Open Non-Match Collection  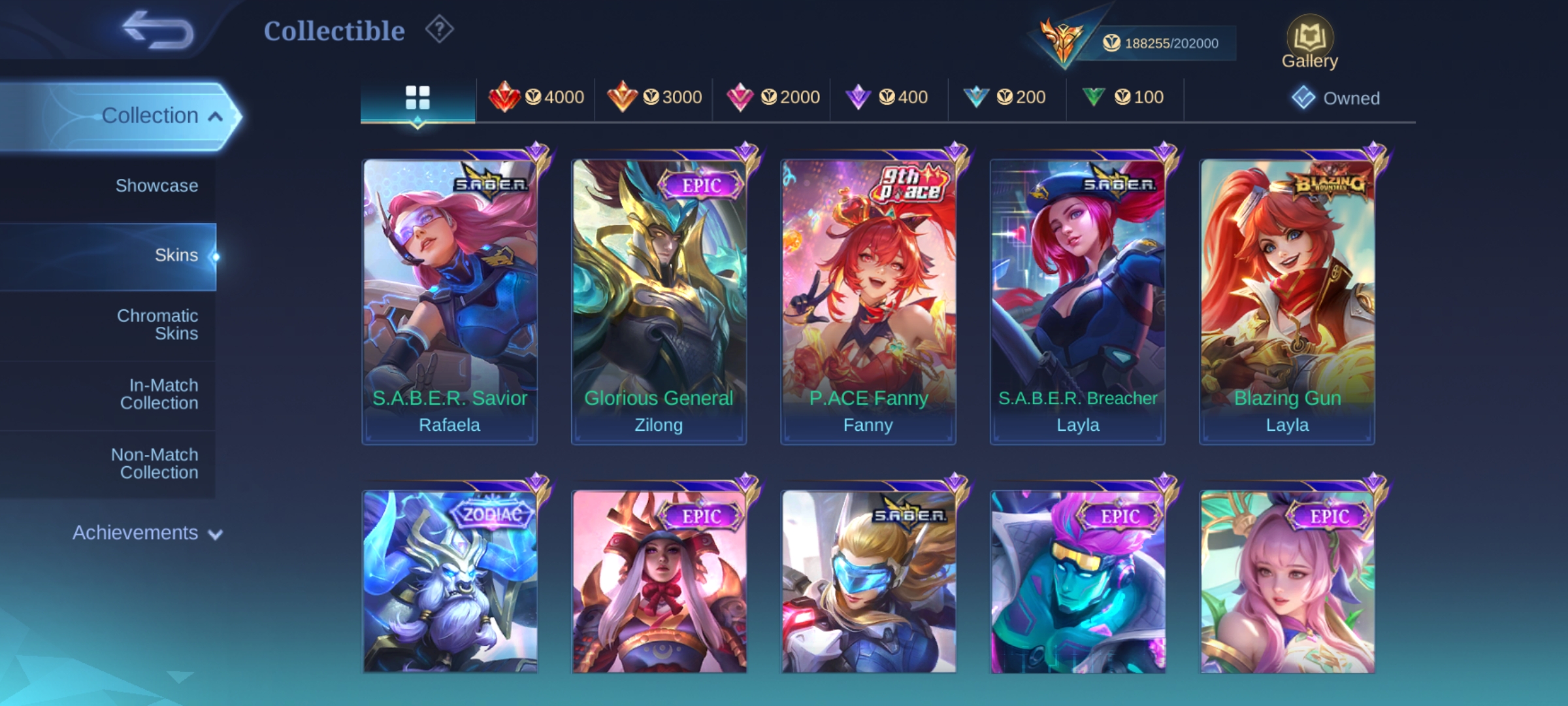[x=155, y=463]
